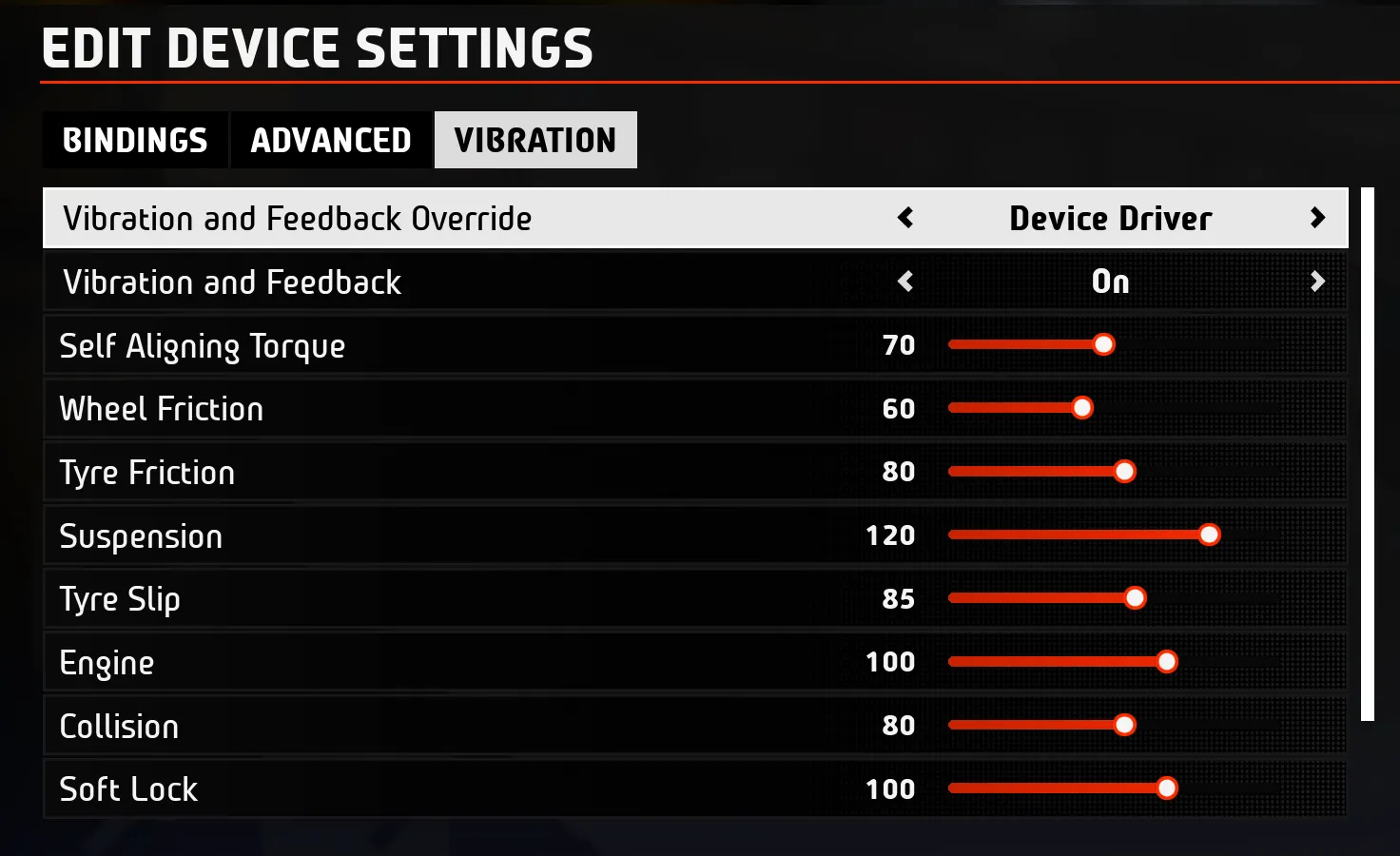Viewport: 1400px width, 856px height.
Task: Switch to the Bindings tab
Action: coord(135,141)
